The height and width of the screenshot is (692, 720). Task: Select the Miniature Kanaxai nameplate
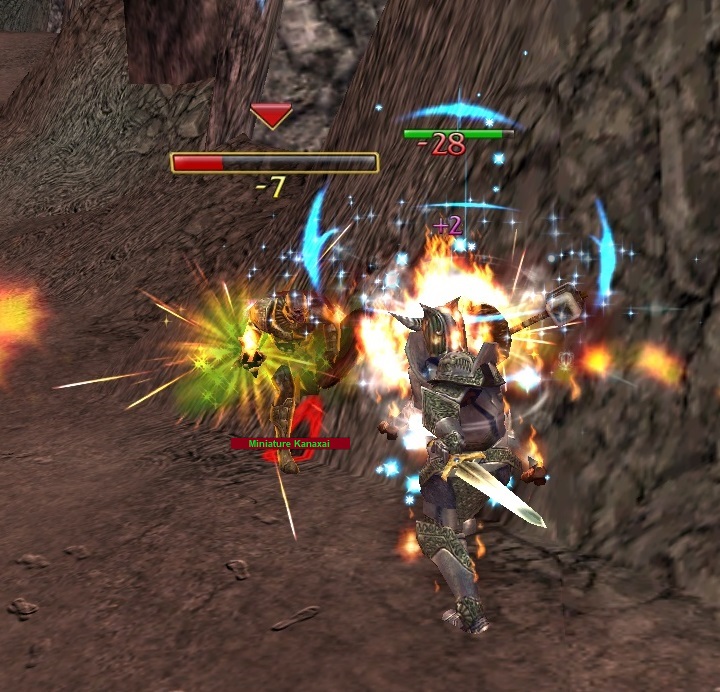click(290, 443)
